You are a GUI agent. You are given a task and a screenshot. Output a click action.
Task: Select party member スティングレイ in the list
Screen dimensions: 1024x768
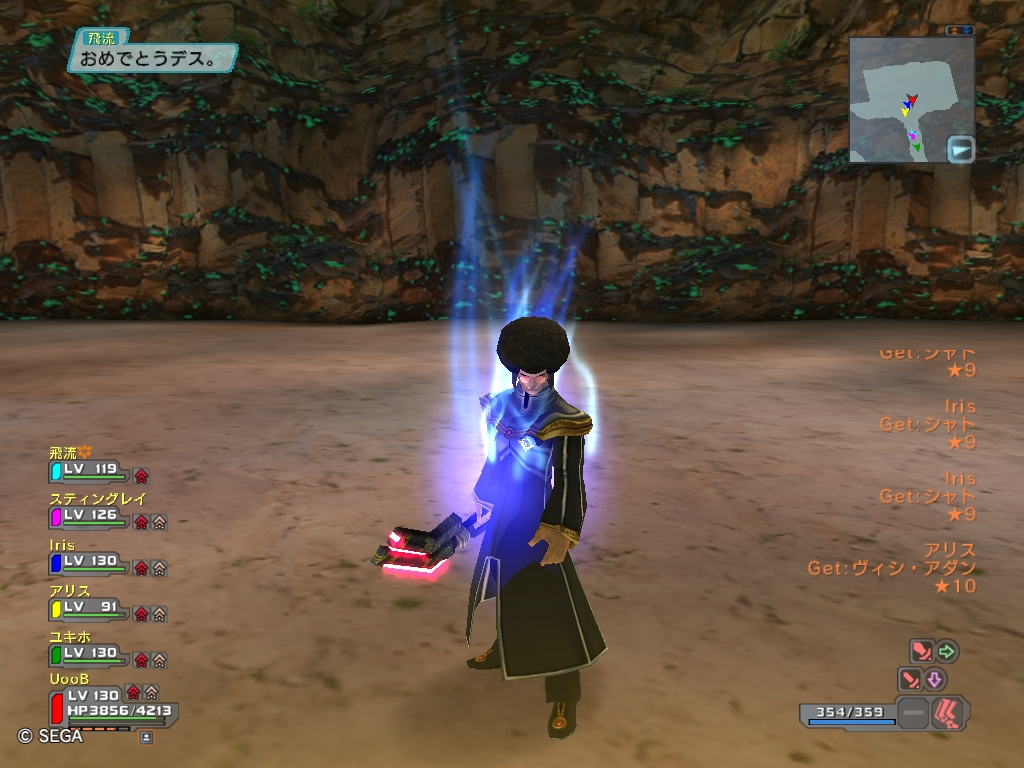click(88, 516)
